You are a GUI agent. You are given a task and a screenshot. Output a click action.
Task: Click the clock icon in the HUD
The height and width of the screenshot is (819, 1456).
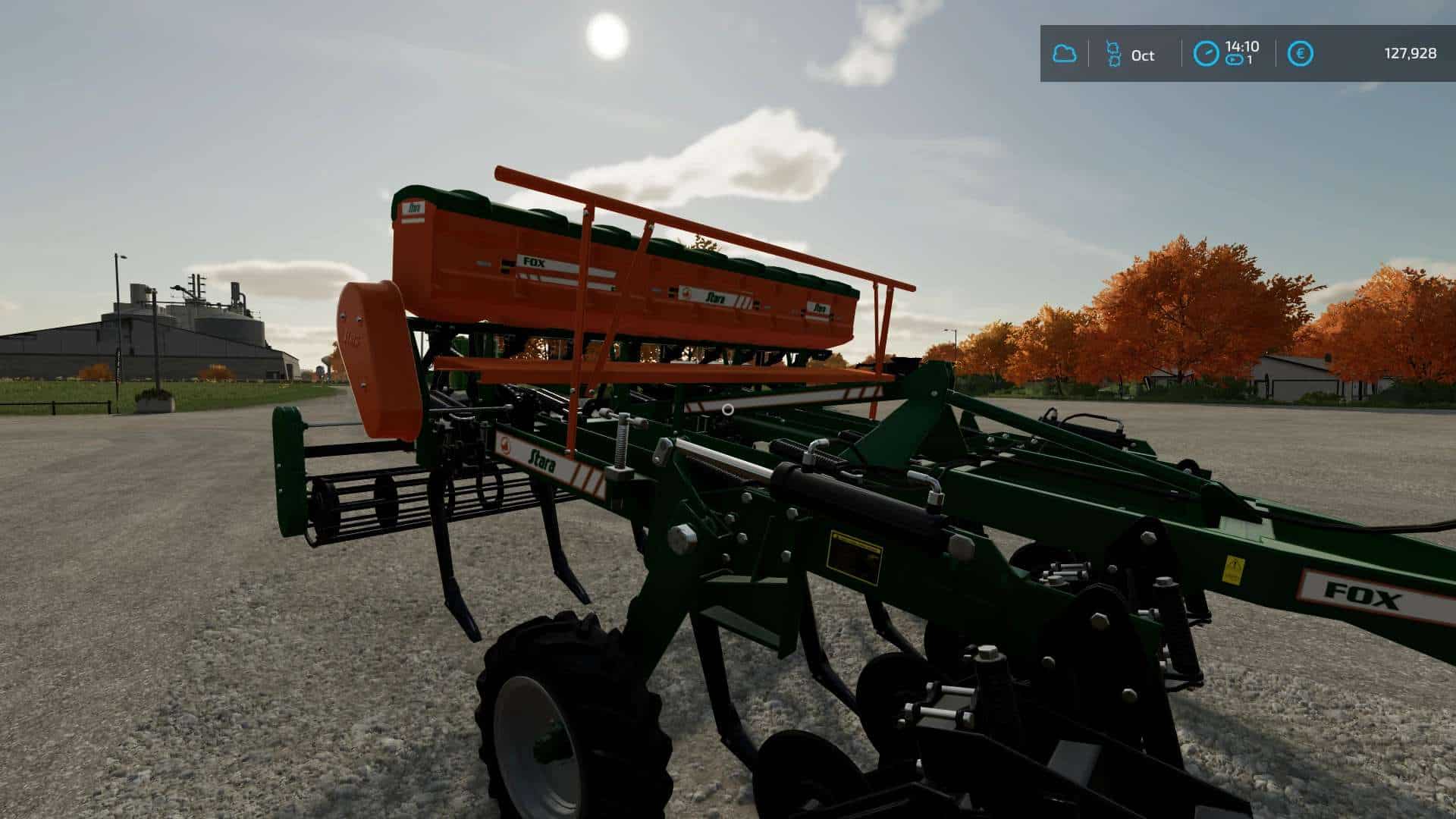pos(1207,54)
